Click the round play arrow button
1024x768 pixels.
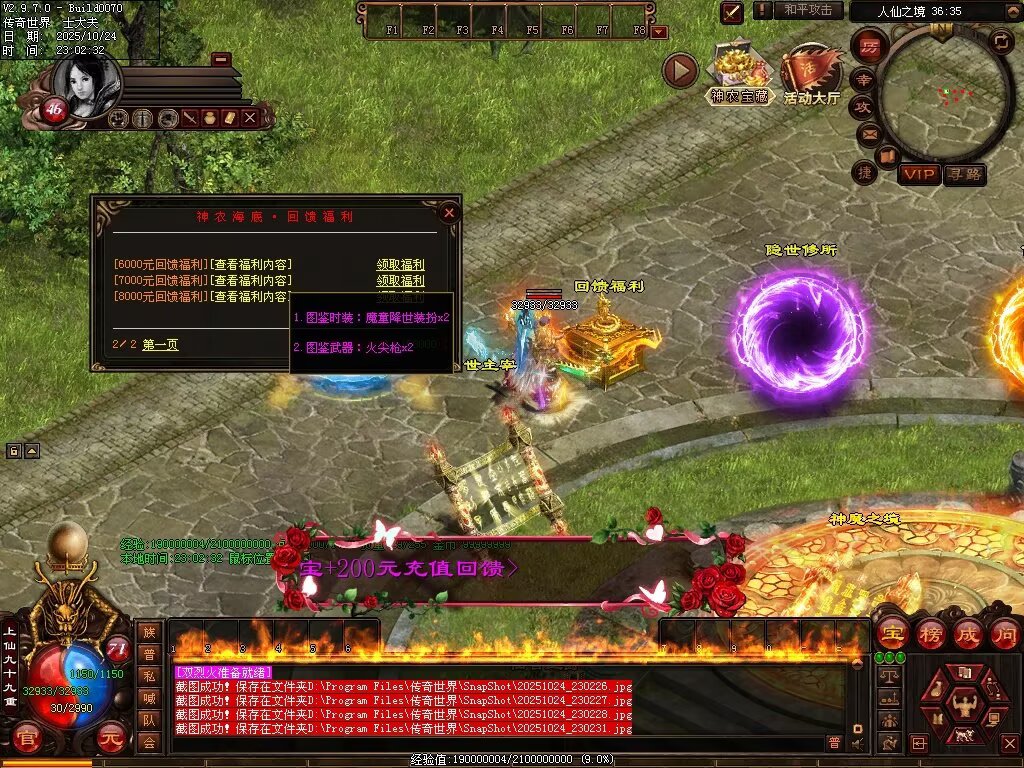point(680,71)
